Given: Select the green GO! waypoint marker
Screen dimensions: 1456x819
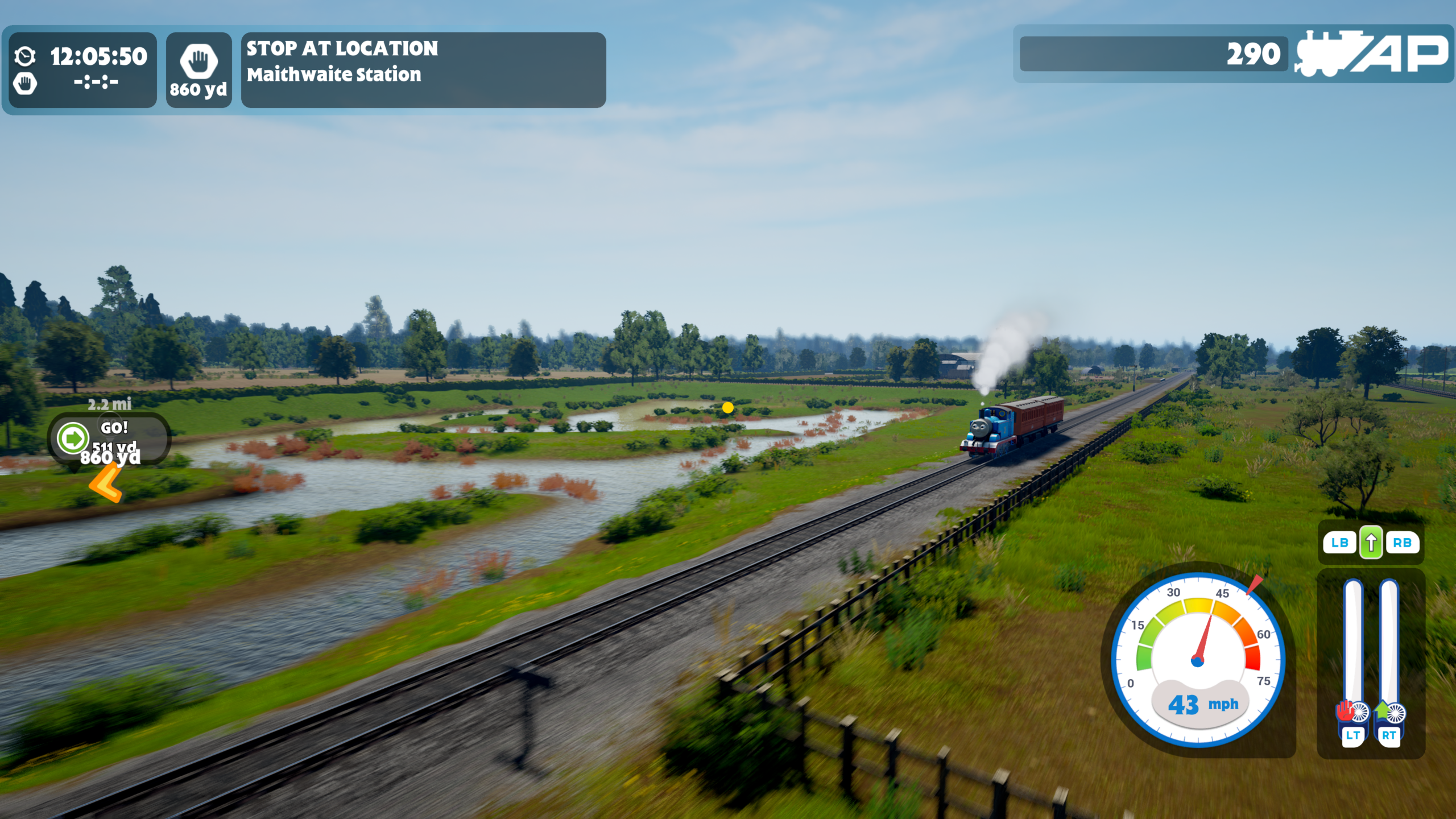Looking at the screenshot, I should click(74, 438).
